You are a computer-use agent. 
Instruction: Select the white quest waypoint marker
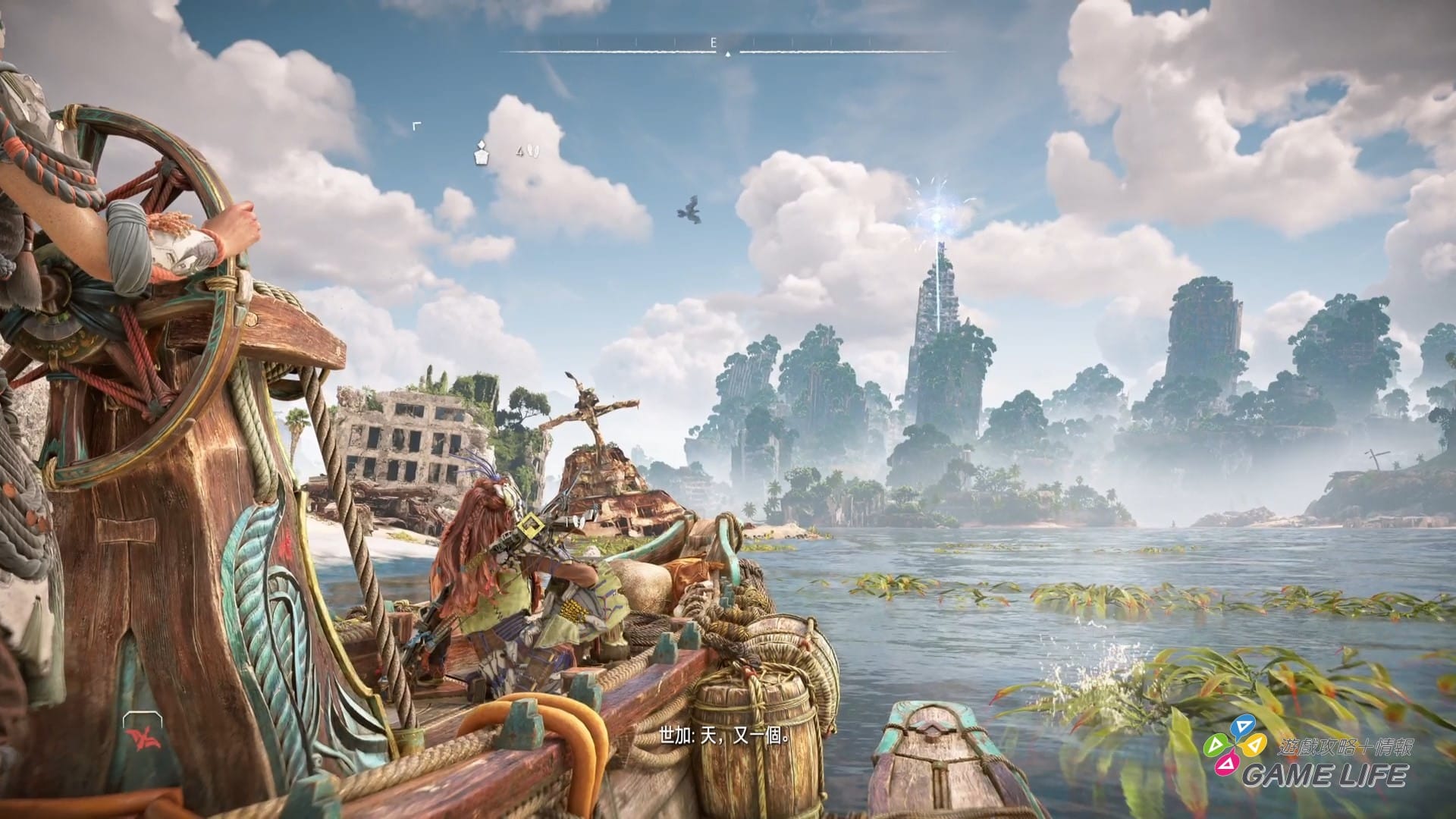(x=481, y=153)
